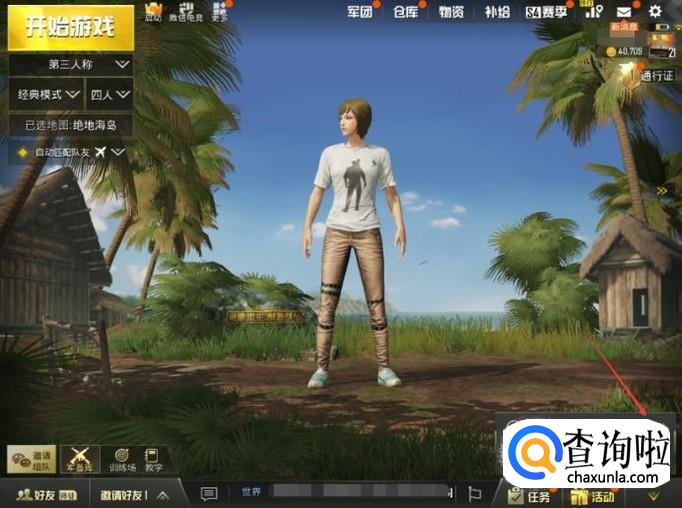Open the 补给 supply crates menu
This screenshot has height=508, width=682.
coord(496,12)
